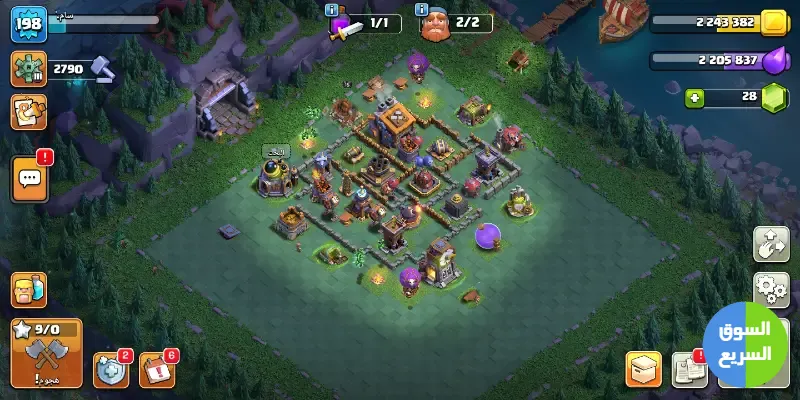Viewport: 800px width, 400px height.
Task: Click the green plus to buy gems
Action: [695, 98]
